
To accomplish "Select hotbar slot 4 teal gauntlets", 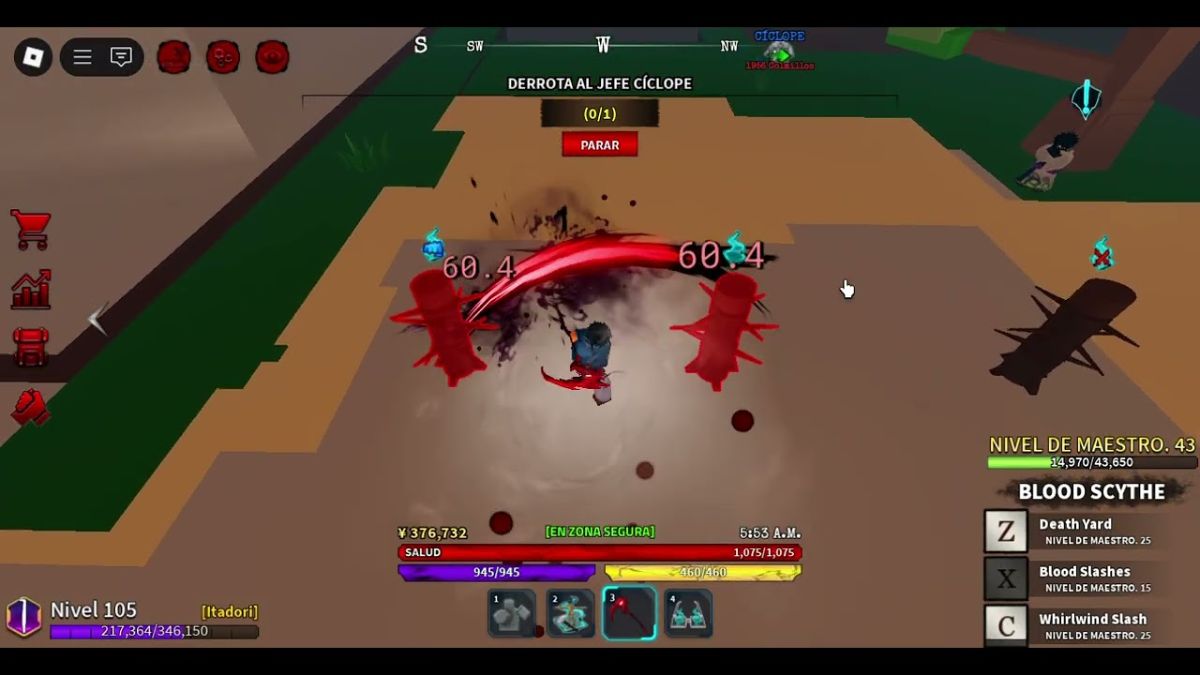I will (x=688, y=613).
